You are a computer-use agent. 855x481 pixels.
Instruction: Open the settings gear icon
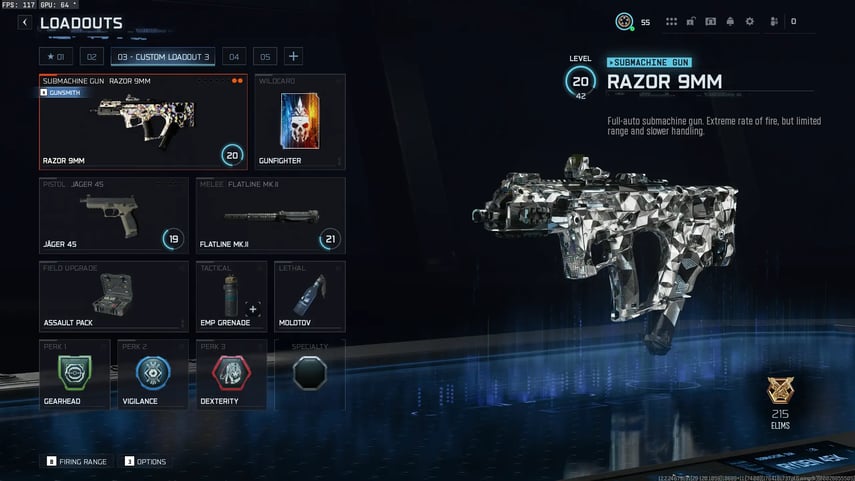coord(749,21)
